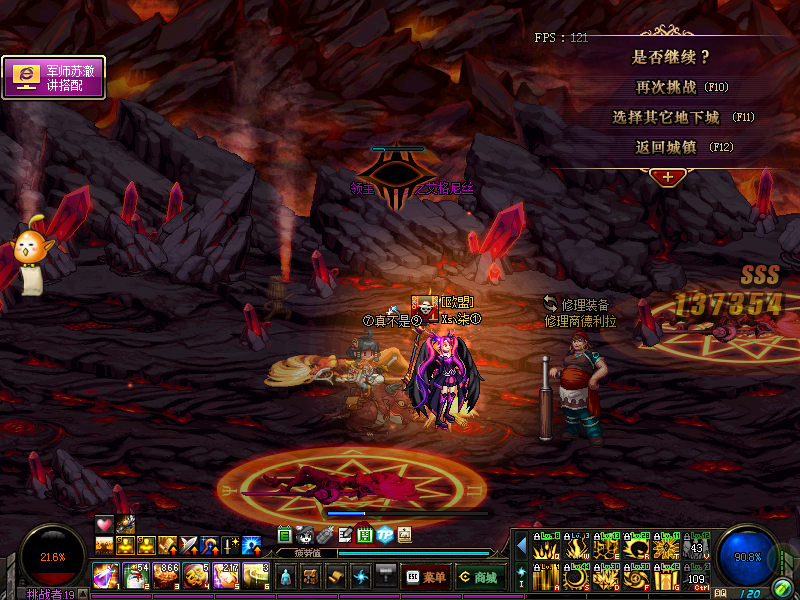Activate the flame burst skill on Q

[546, 547]
